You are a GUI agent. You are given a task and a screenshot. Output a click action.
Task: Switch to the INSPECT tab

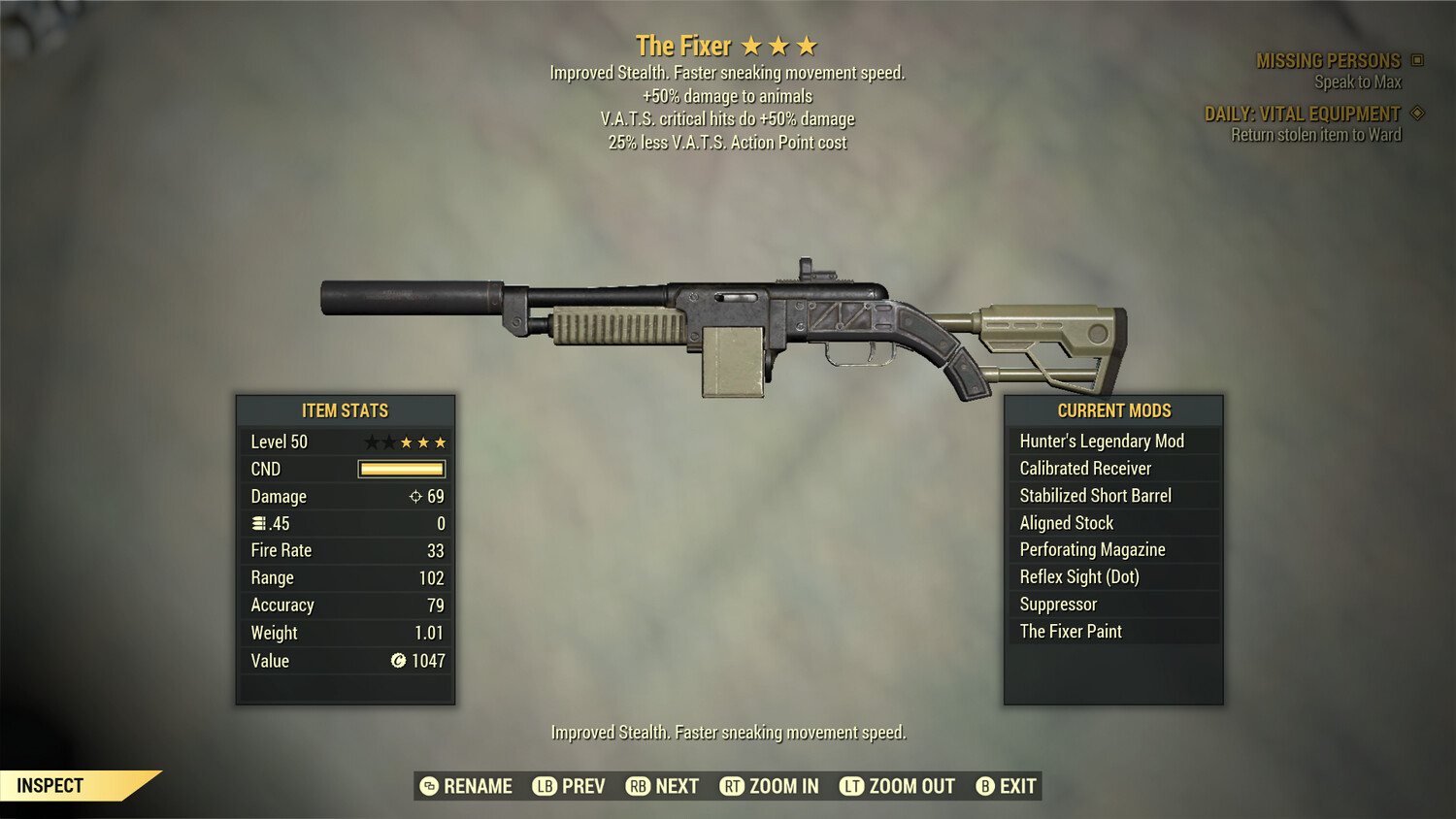(50, 785)
